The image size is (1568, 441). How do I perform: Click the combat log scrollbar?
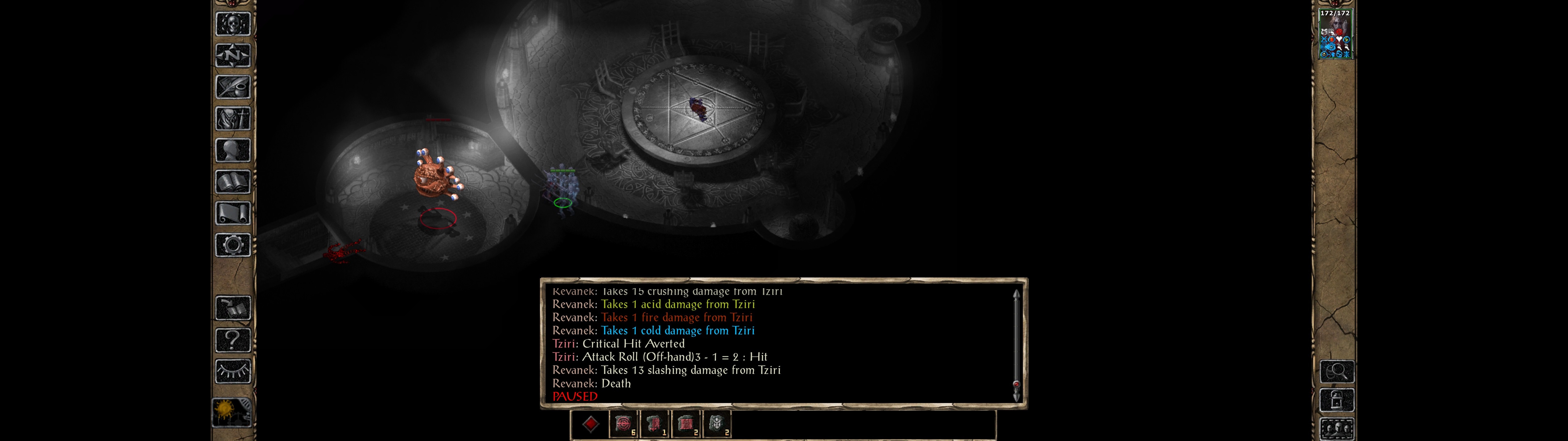click(x=1016, y=345)
